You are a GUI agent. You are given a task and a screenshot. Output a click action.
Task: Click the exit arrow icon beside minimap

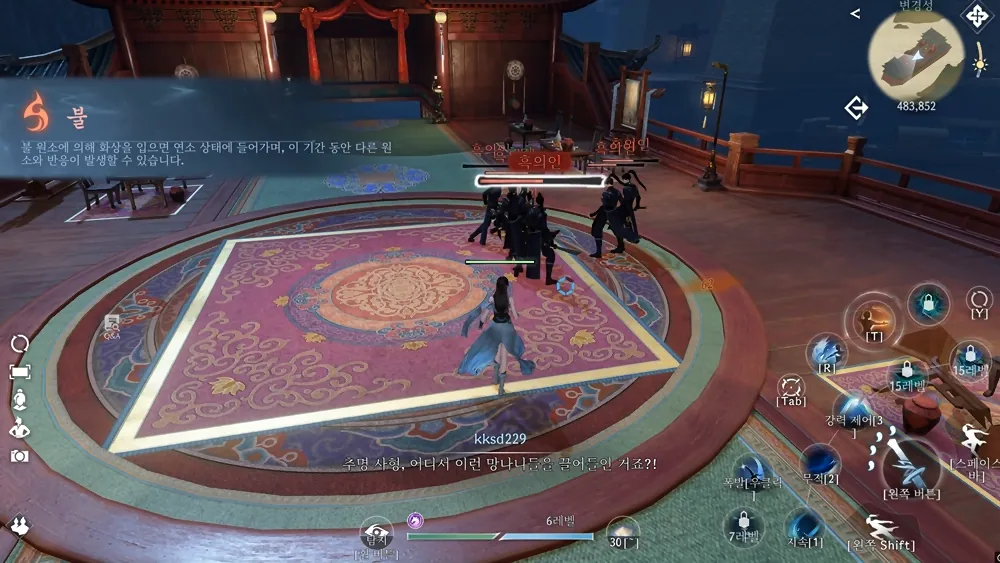[x=856, y=107]
